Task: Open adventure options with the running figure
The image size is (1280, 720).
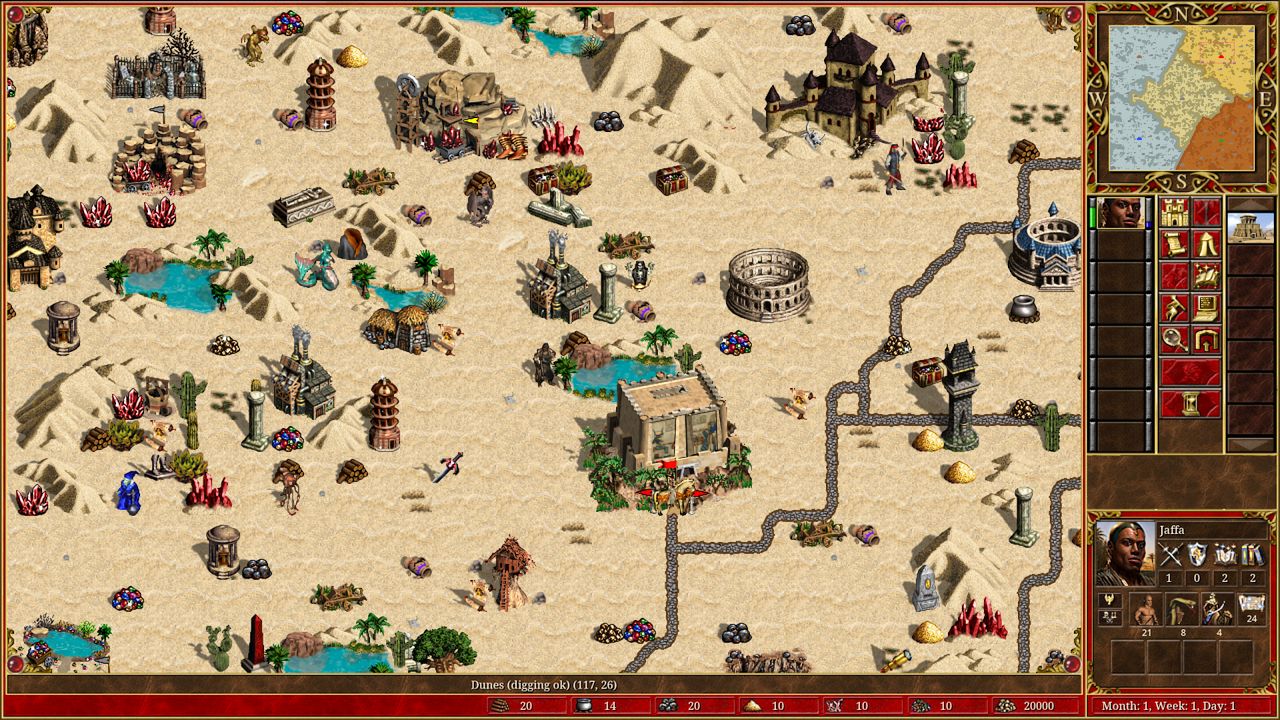Action: click(1174, 309)
